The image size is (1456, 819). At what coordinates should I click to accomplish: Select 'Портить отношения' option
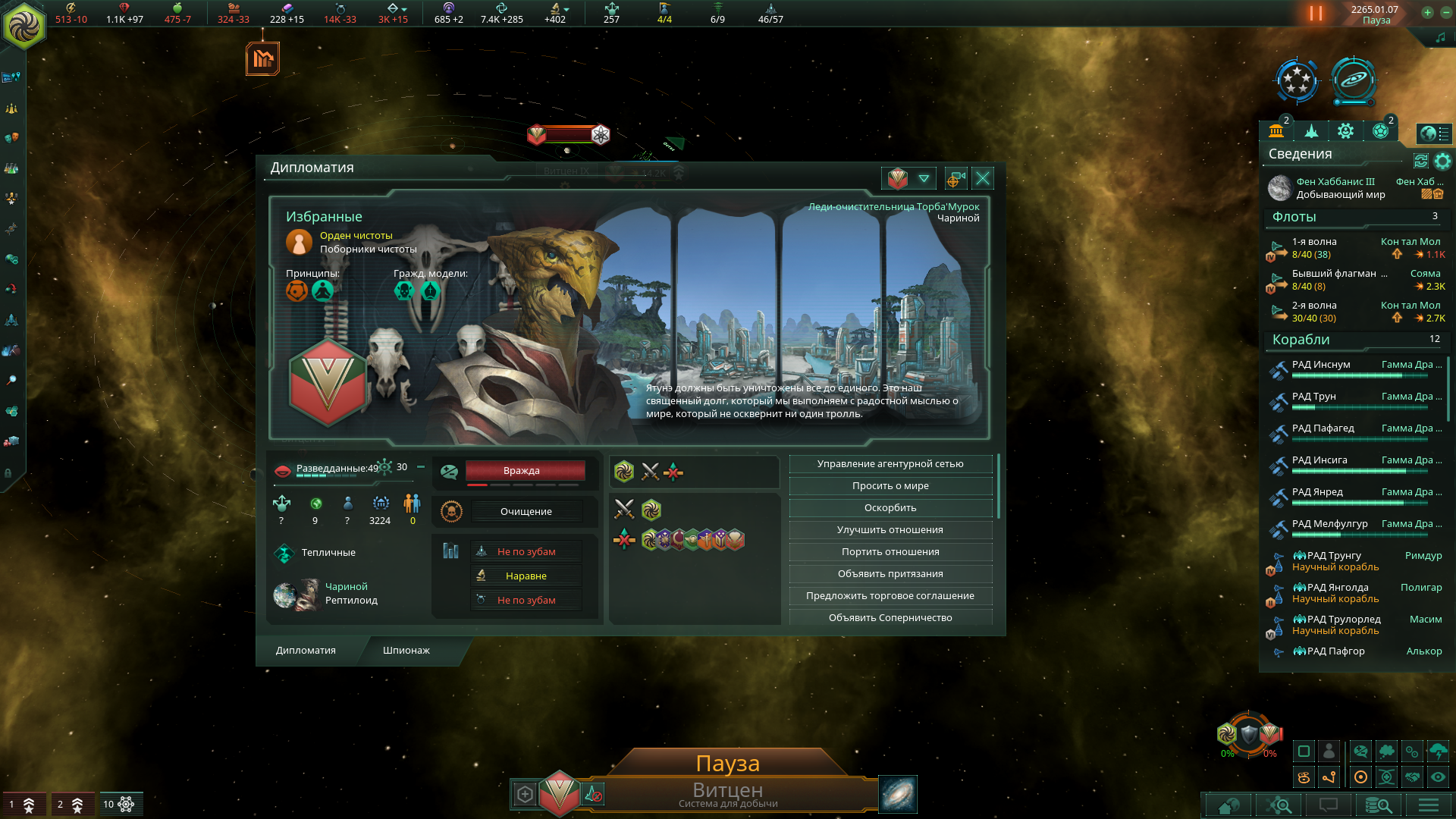tap(890, 552)
